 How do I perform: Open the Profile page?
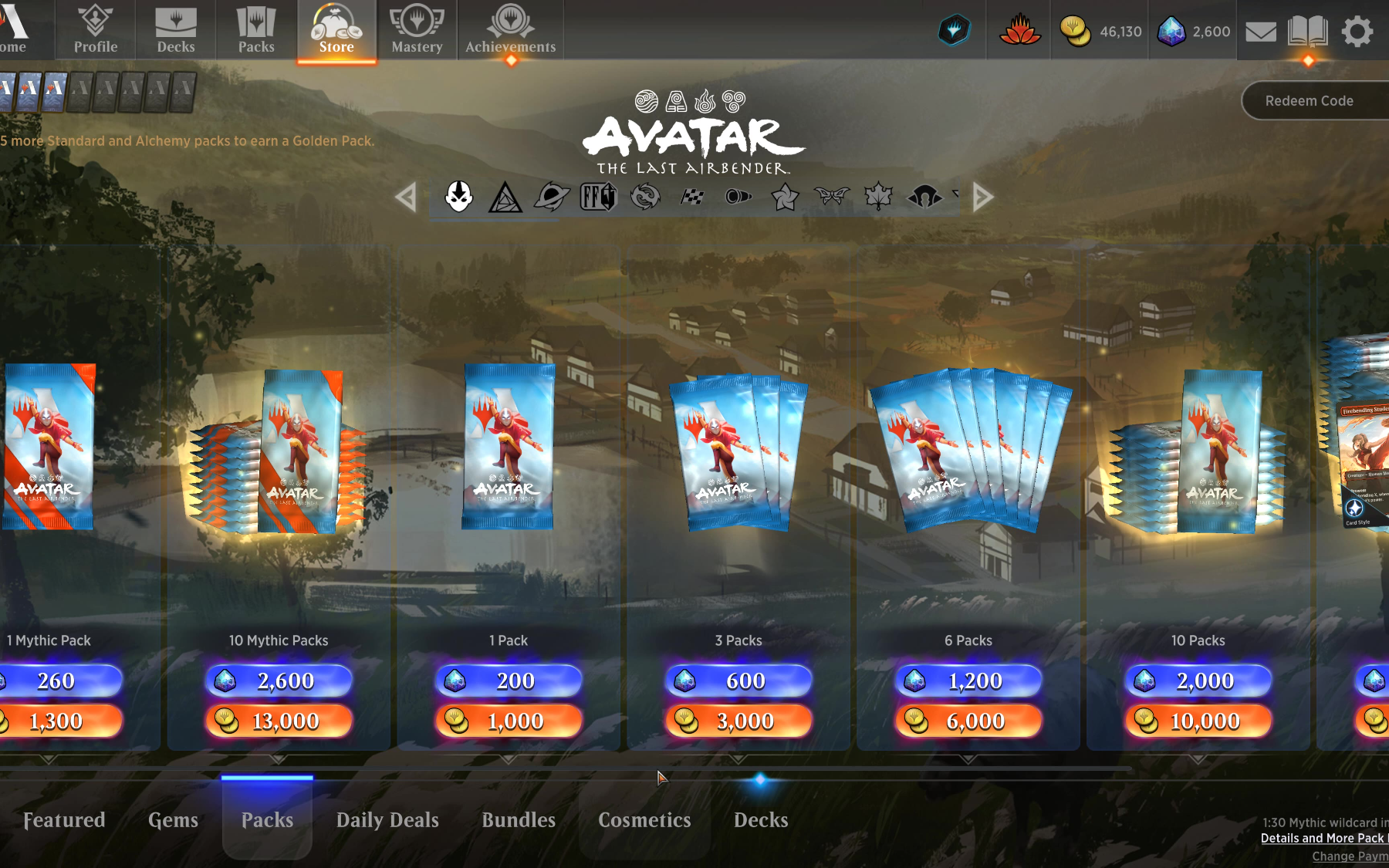(x=96, y=30)
